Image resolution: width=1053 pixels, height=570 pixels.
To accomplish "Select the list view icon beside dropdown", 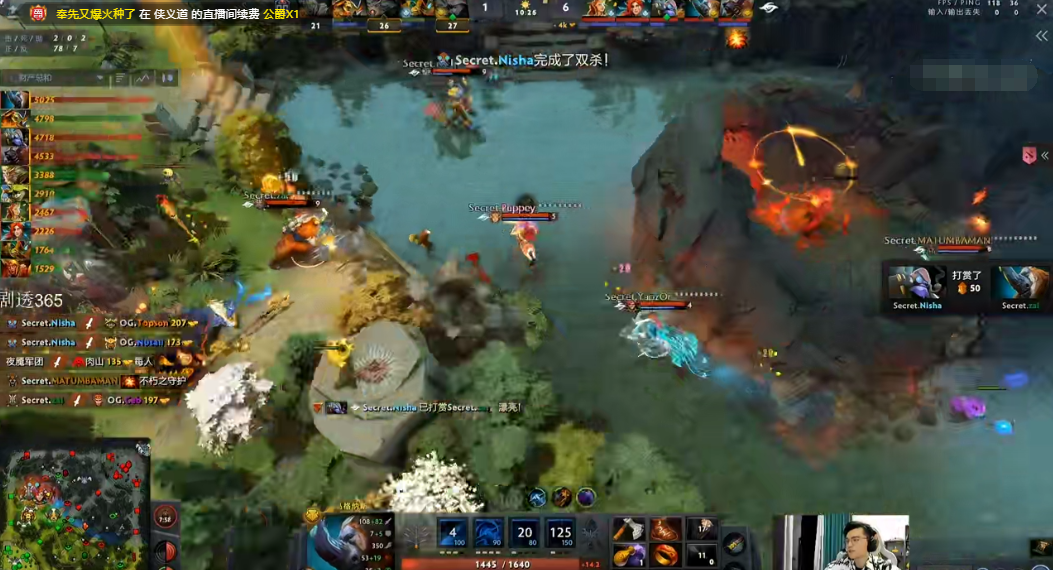I will click(120, 78).
